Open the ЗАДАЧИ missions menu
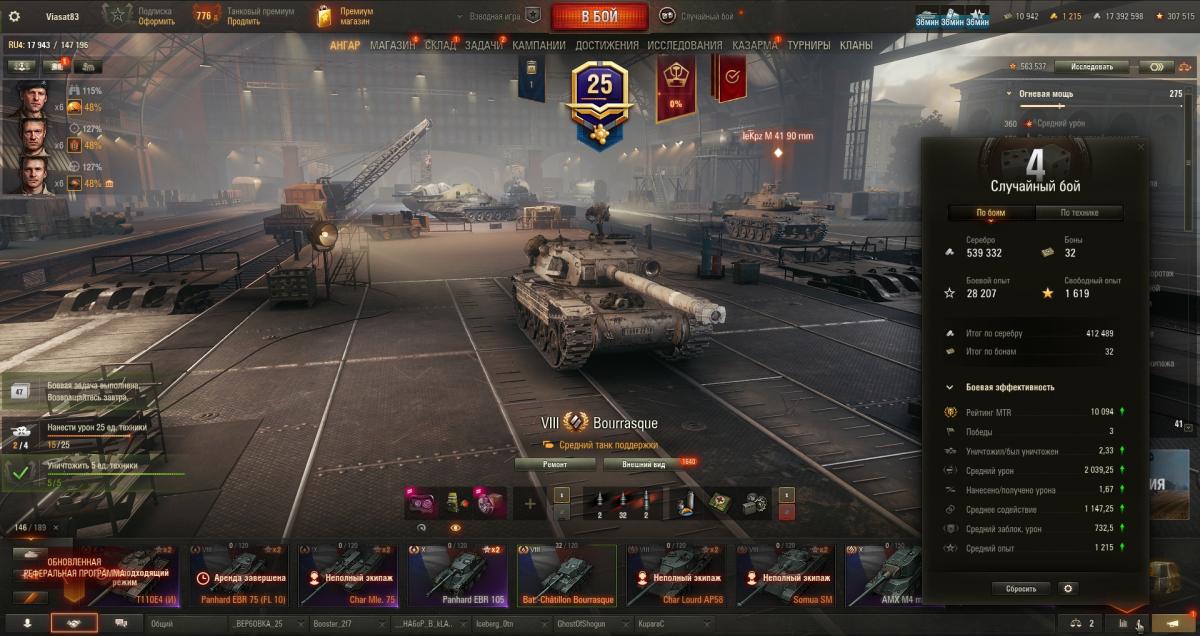The height and width of the screenshot is (636, 1200). point(484,45)
